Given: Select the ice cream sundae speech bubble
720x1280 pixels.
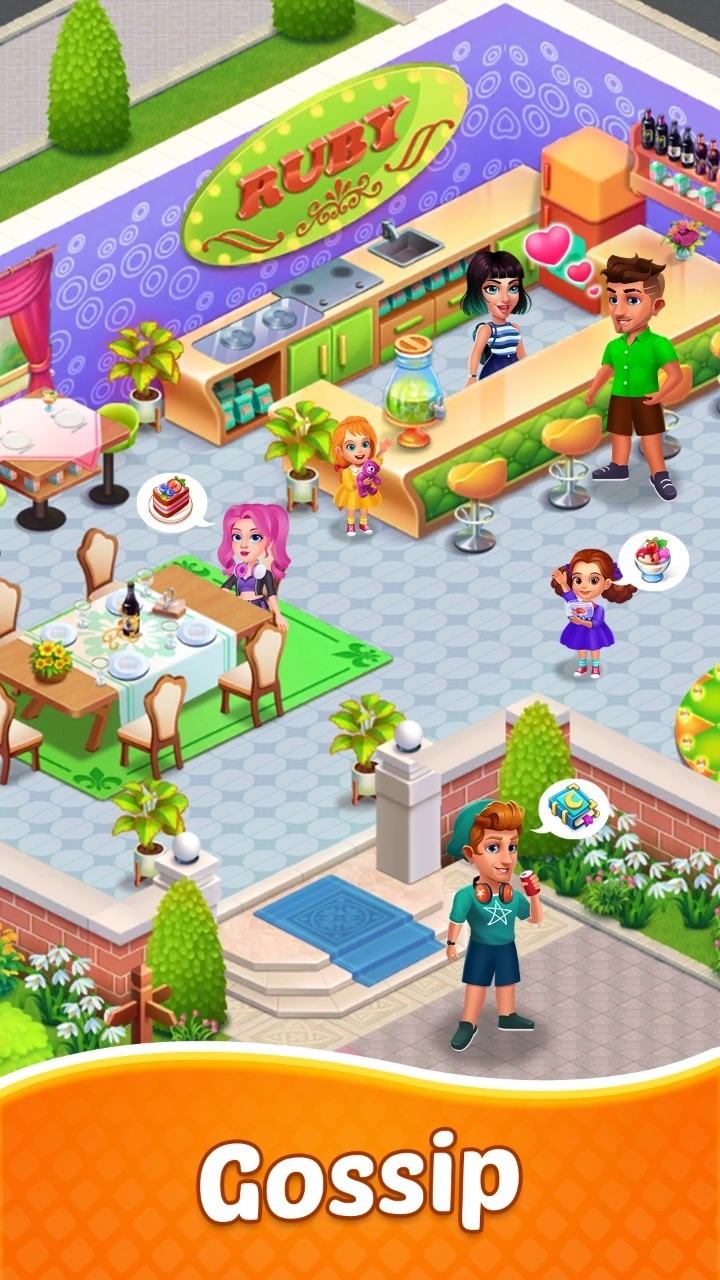Looking at the screenshot, I should tap(654, 559).
